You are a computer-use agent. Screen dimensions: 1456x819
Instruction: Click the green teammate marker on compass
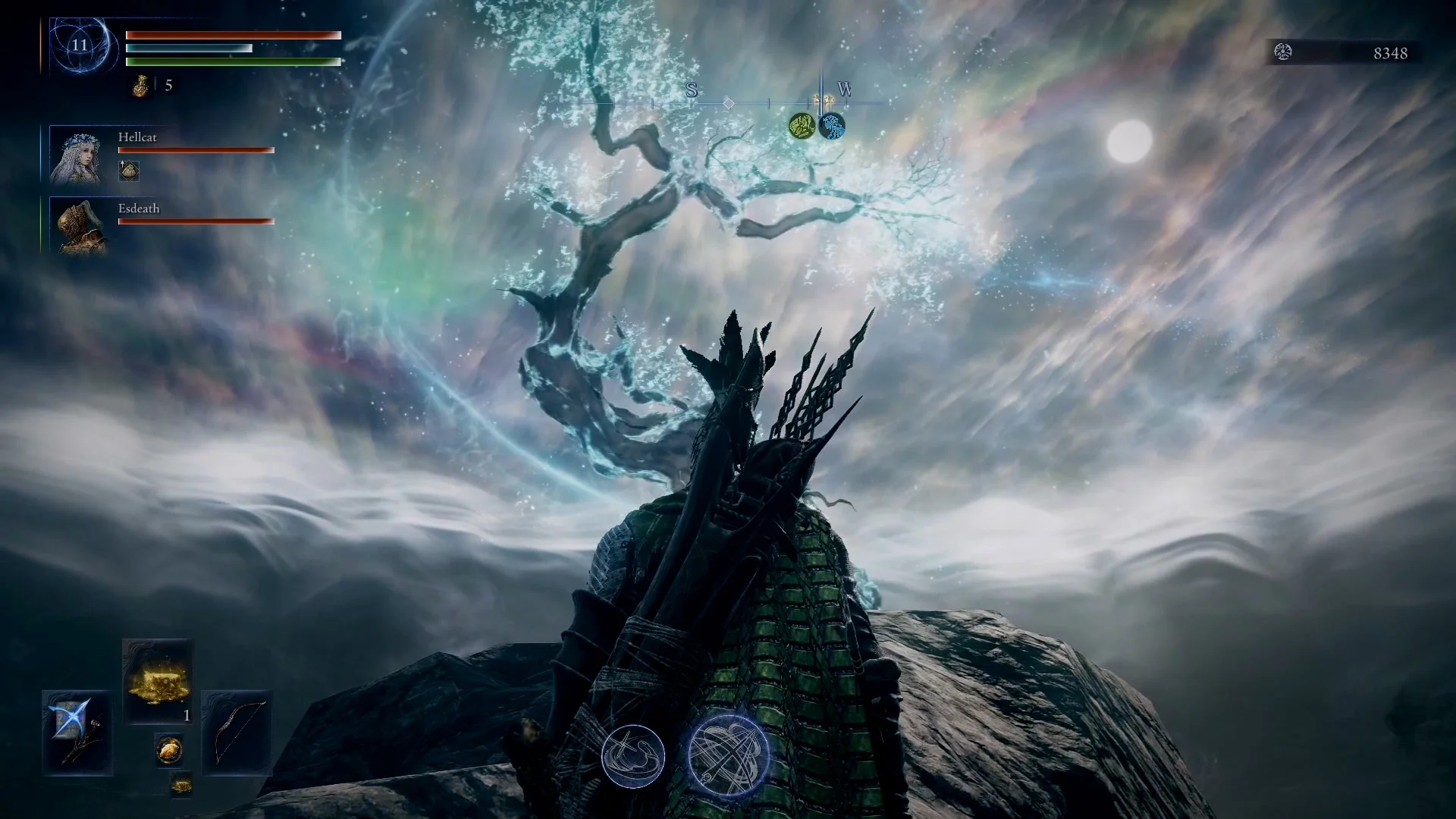(802, 126)
